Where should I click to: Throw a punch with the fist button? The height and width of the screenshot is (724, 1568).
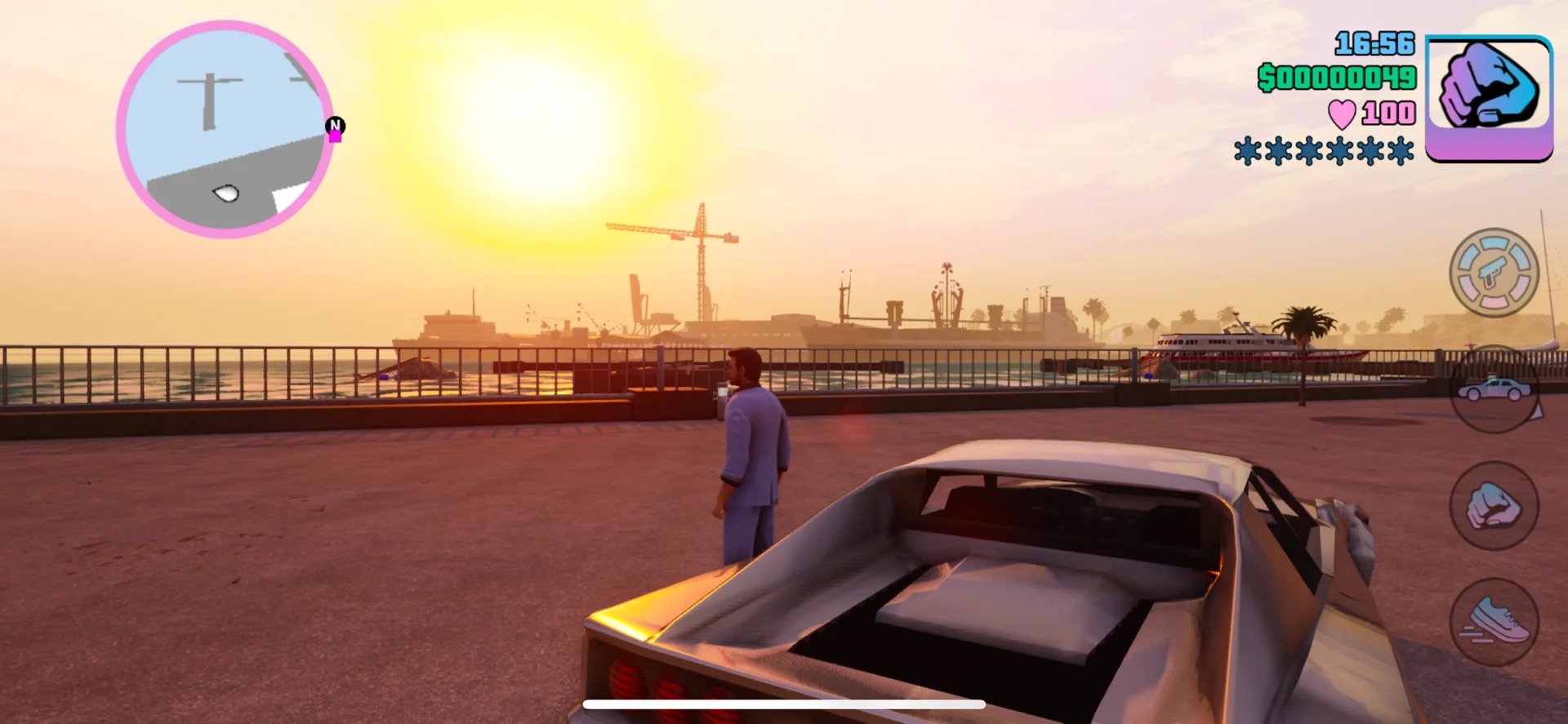coord(1494,506)
